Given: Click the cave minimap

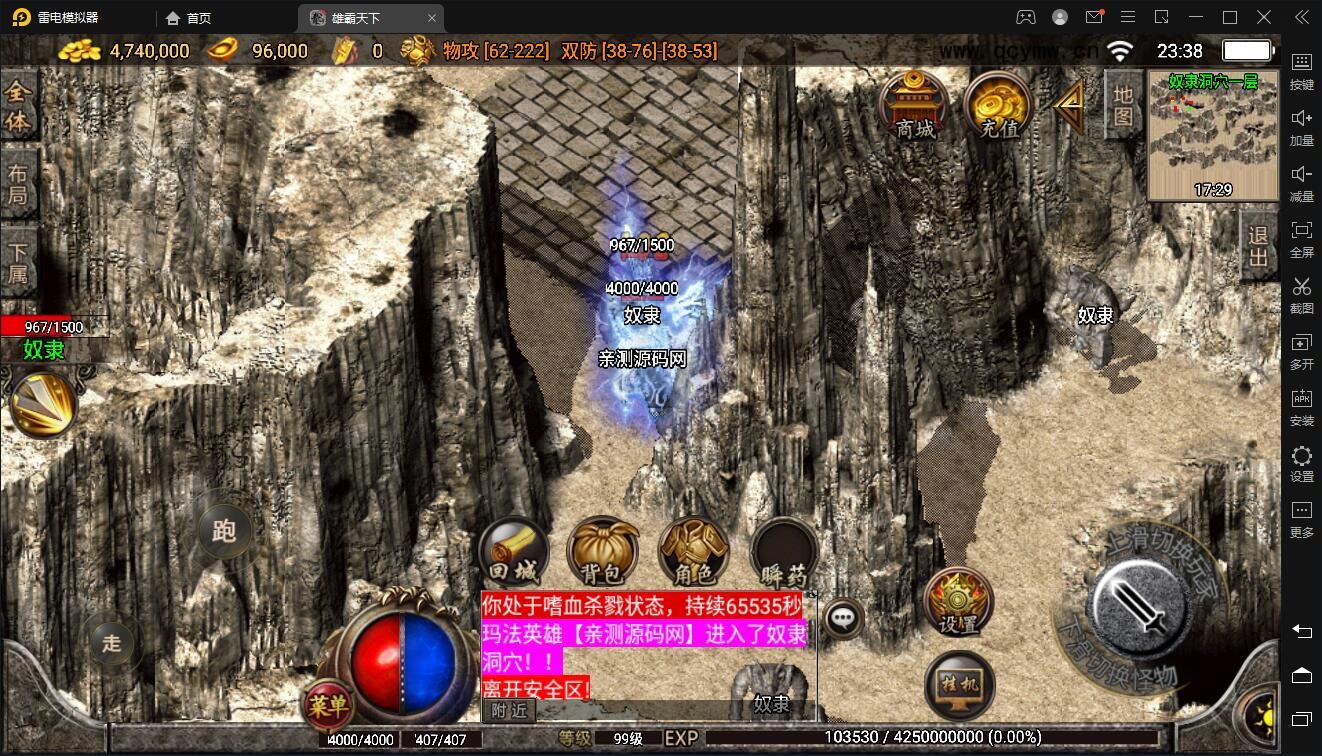Looking at the screenshot, I should 1212,135.
